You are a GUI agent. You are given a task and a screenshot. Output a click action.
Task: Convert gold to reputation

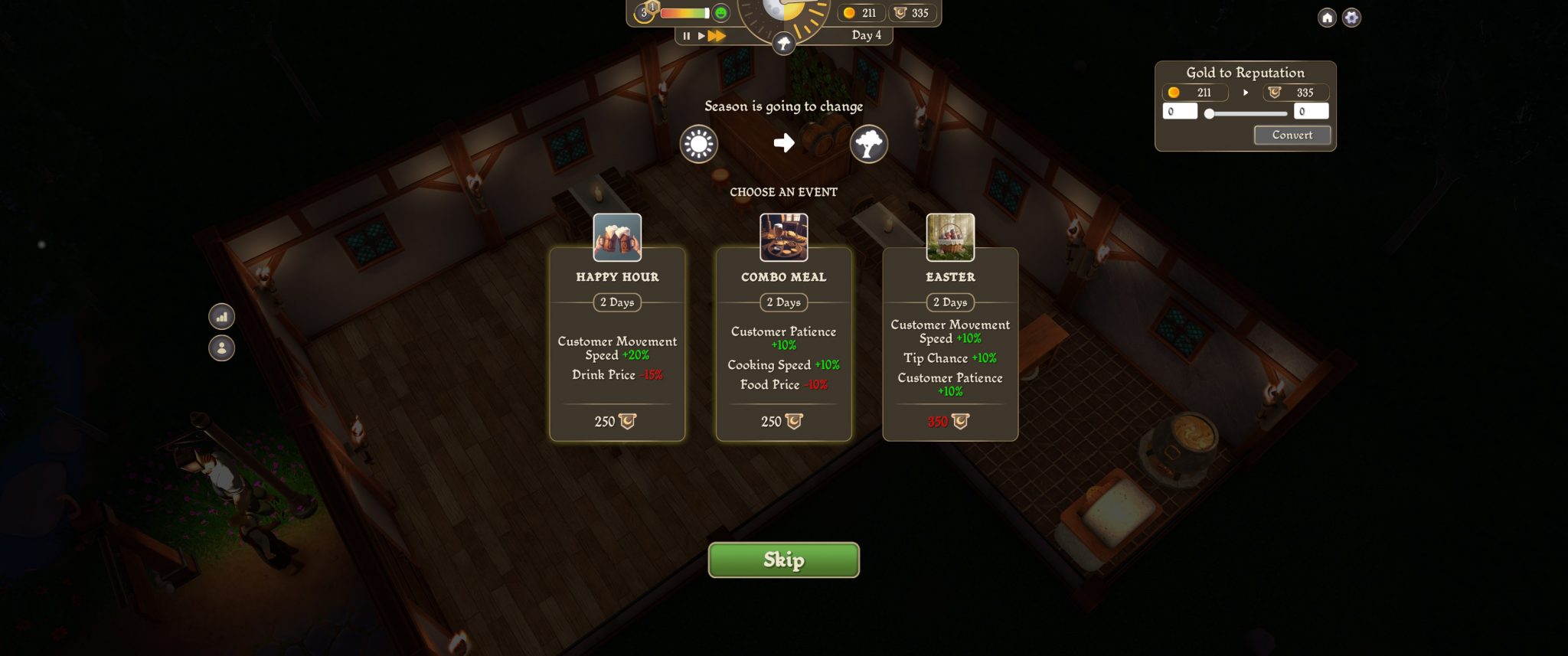tap(1292, 135)
